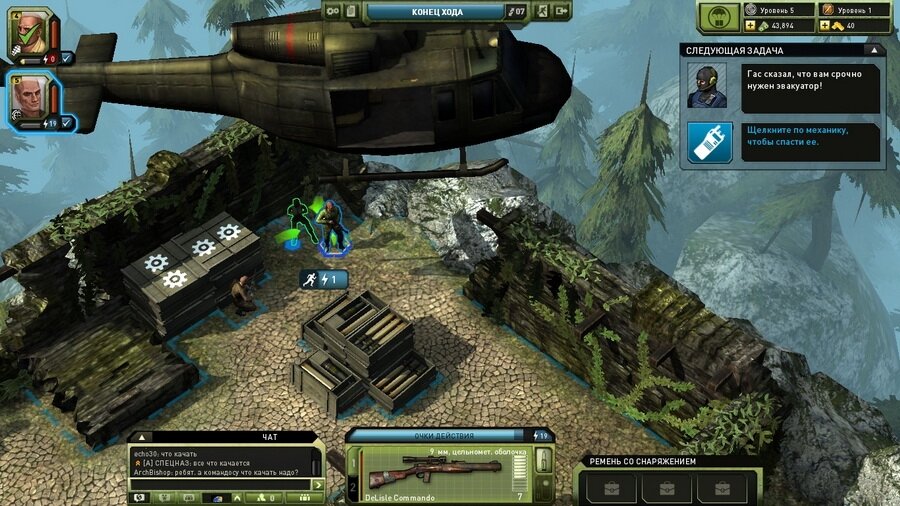Switch to weapon slot 2
The width and height of the screenshot is (900, 506).
click(x=352, y=489)
